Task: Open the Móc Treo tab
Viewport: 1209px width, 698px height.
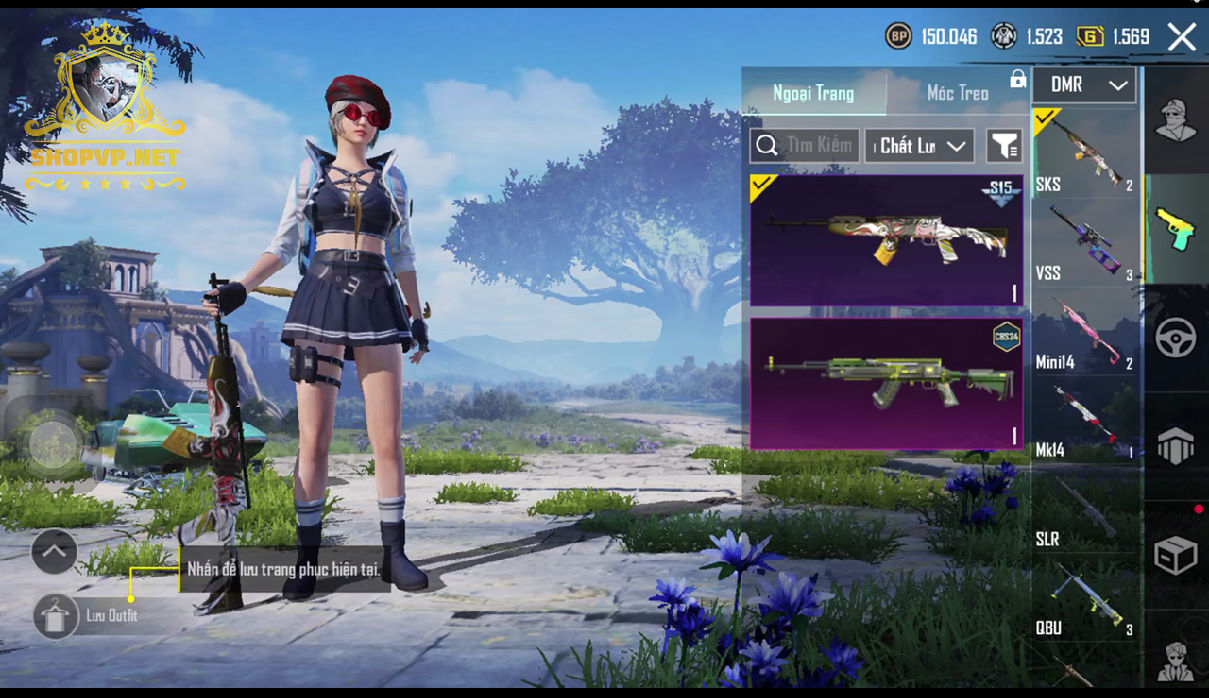Action: click(957, 93)
